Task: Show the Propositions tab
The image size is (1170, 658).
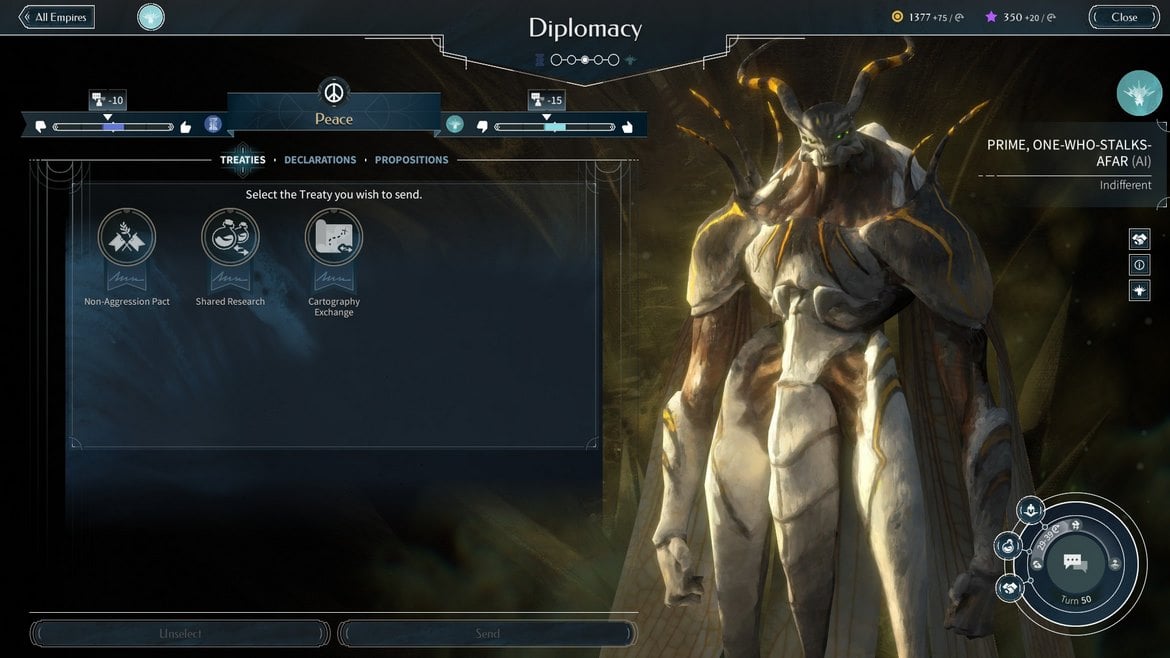Action: click(x=411, y=160)
